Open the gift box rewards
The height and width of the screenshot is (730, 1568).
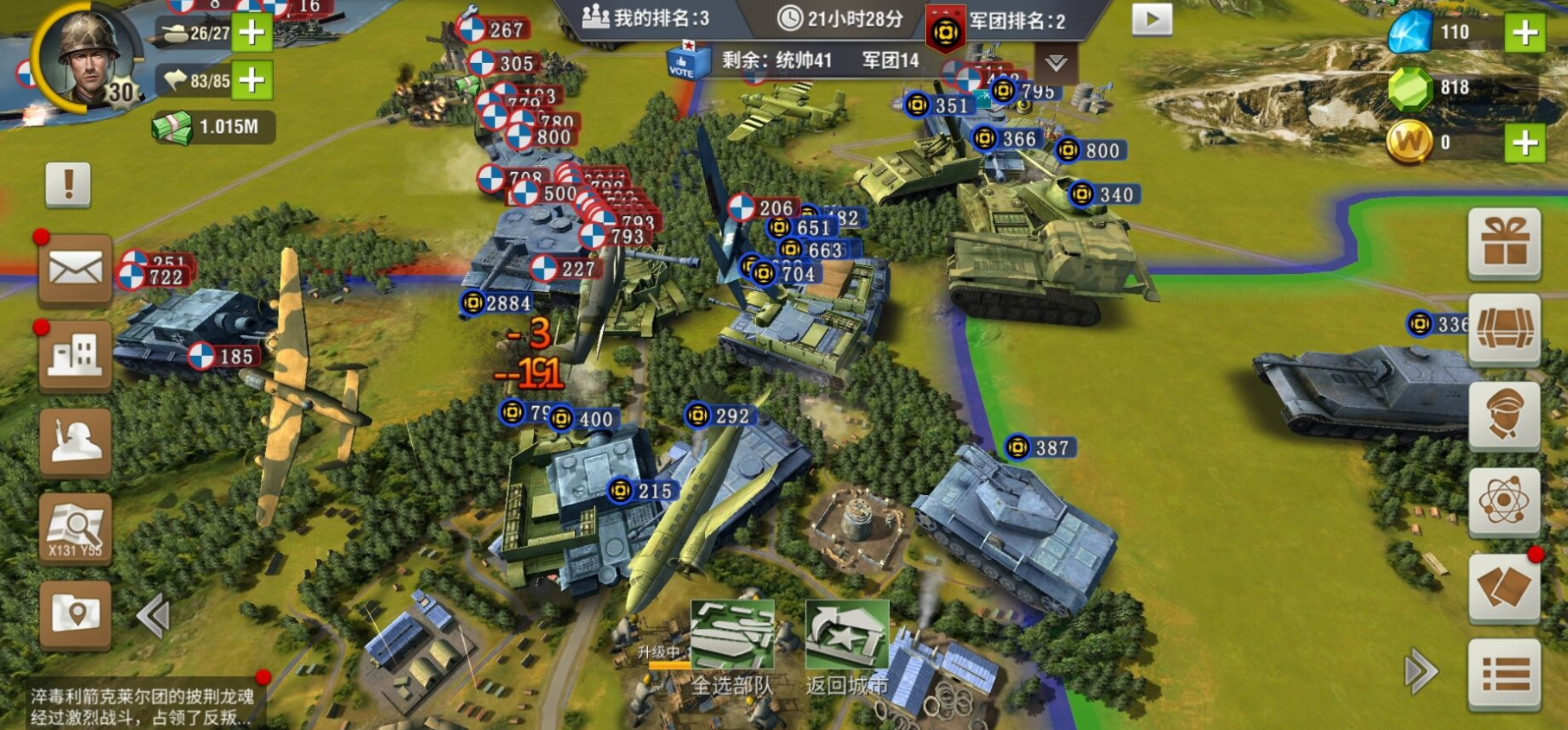click(1504, 243)
